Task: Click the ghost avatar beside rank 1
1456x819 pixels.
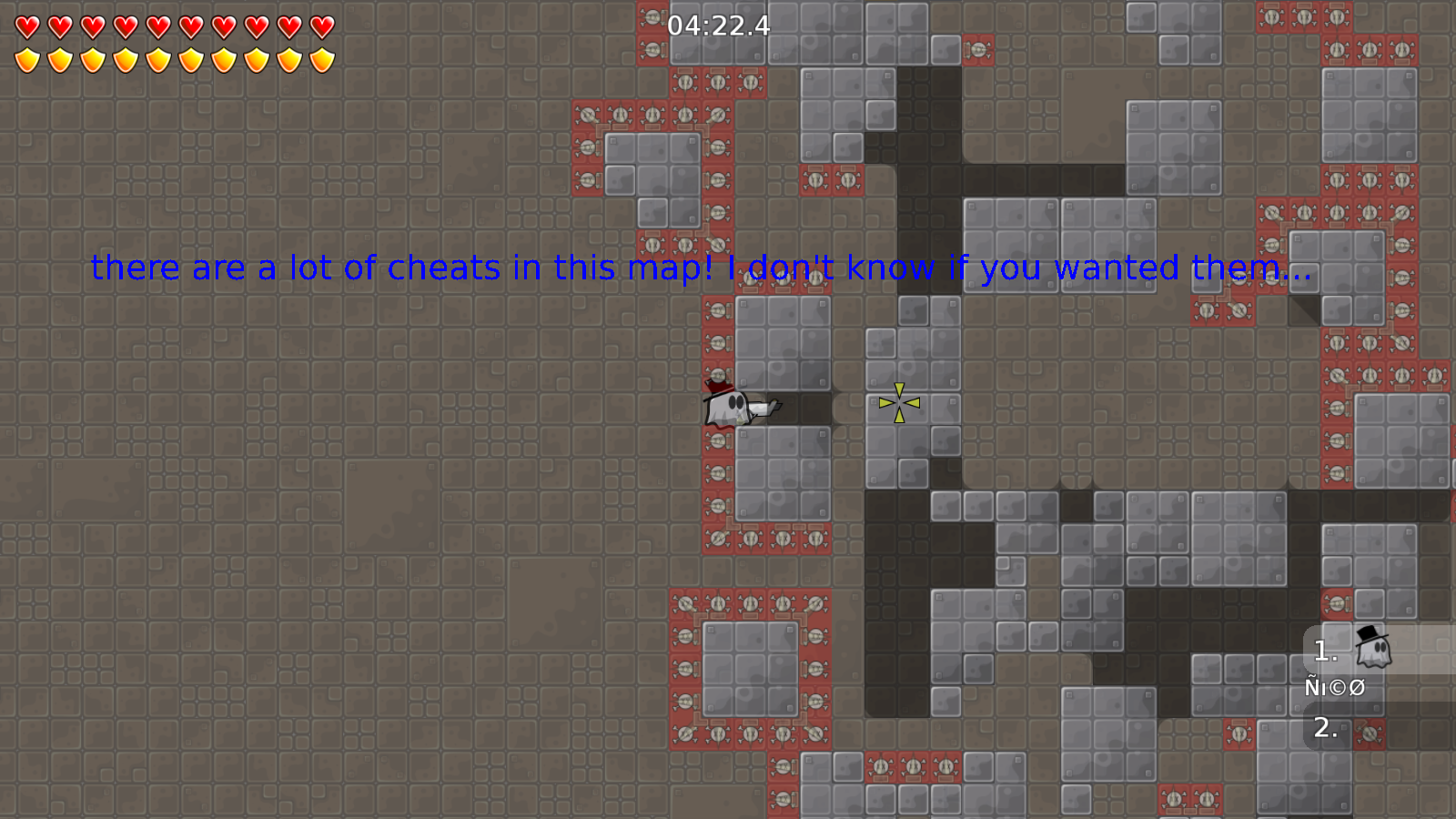Action: click(x=1372, y=649)
